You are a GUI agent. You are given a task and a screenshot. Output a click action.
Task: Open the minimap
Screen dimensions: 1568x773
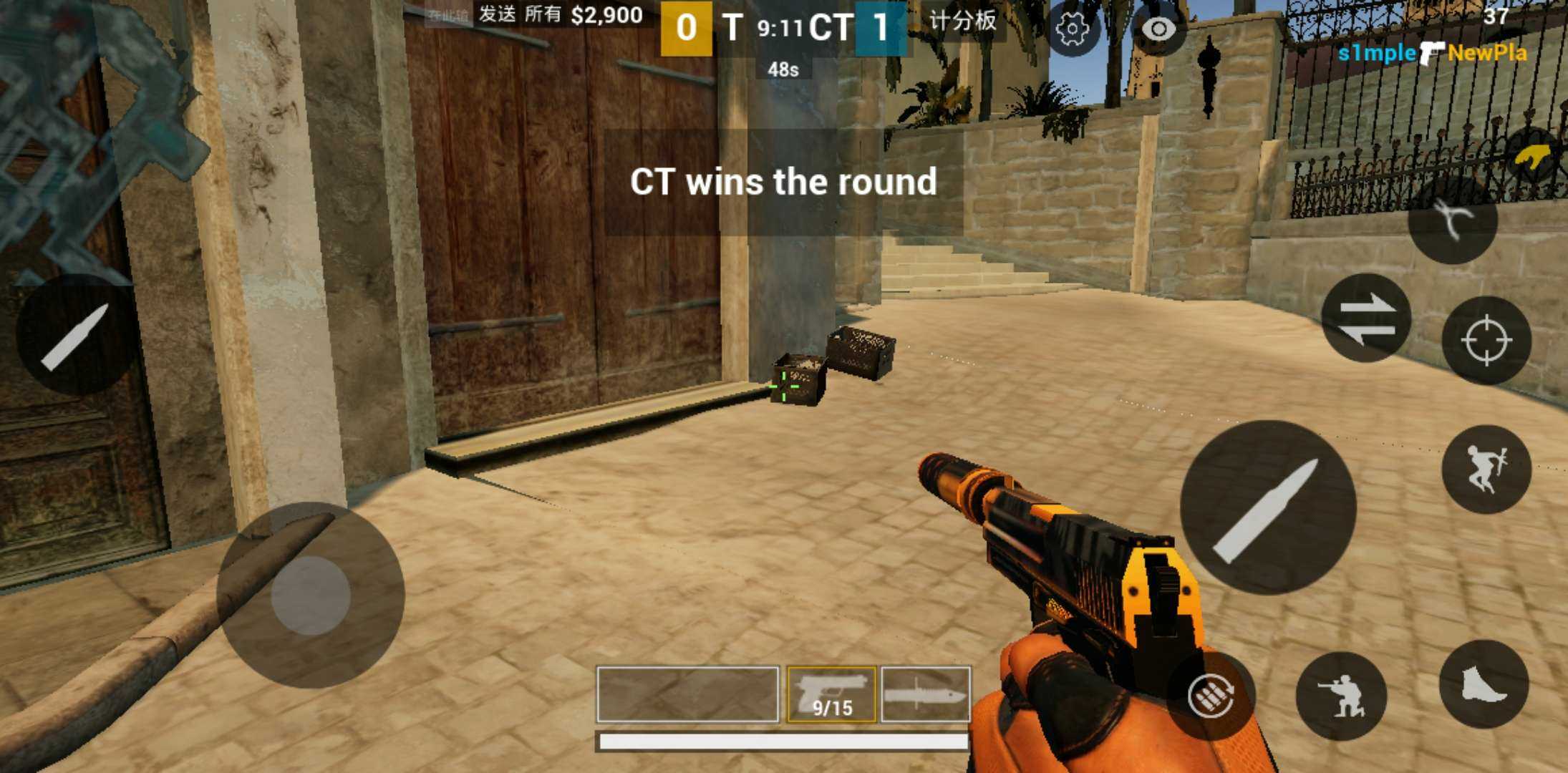(93, 129)
